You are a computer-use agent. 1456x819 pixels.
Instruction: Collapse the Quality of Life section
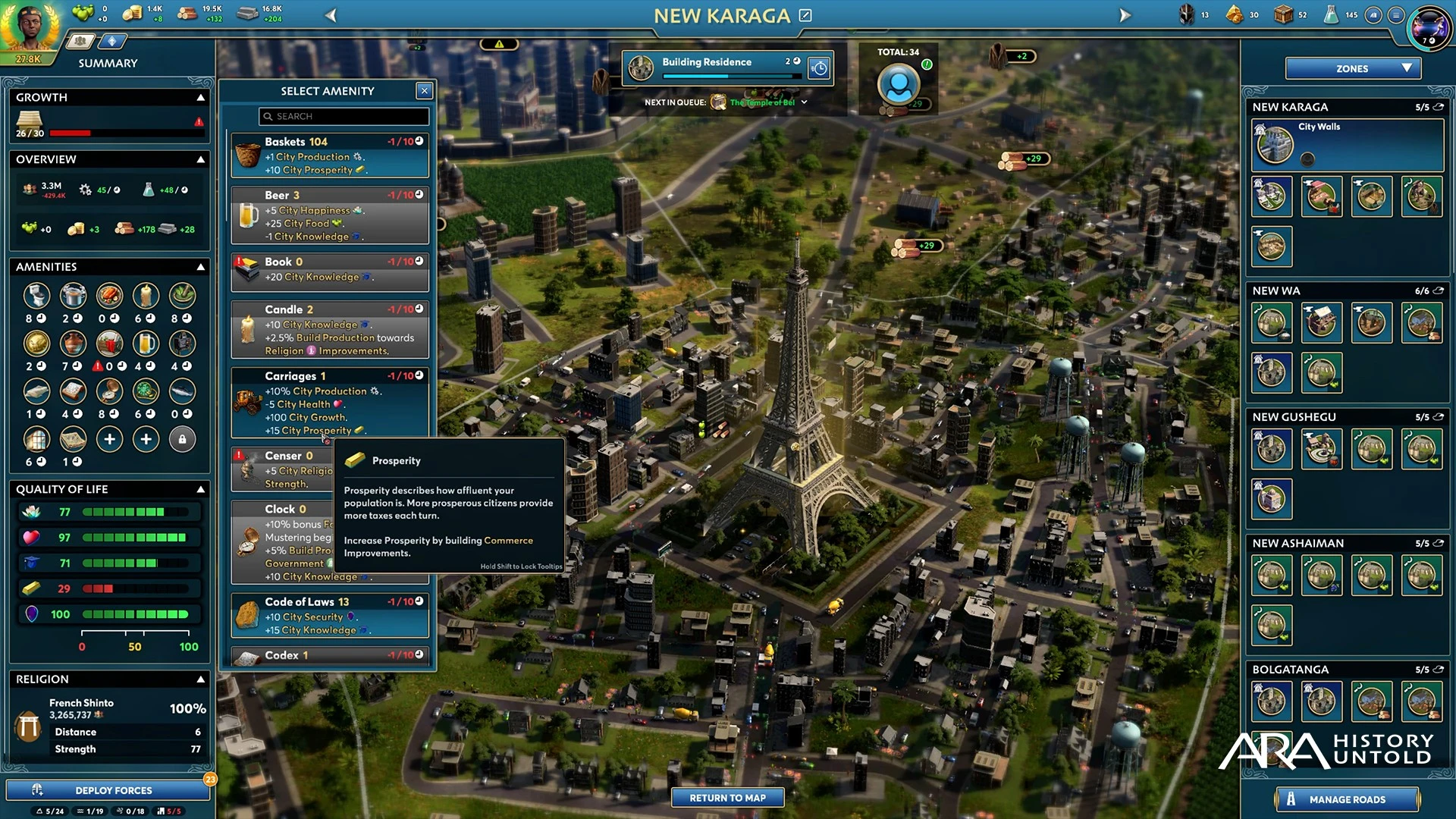(201, 490)
